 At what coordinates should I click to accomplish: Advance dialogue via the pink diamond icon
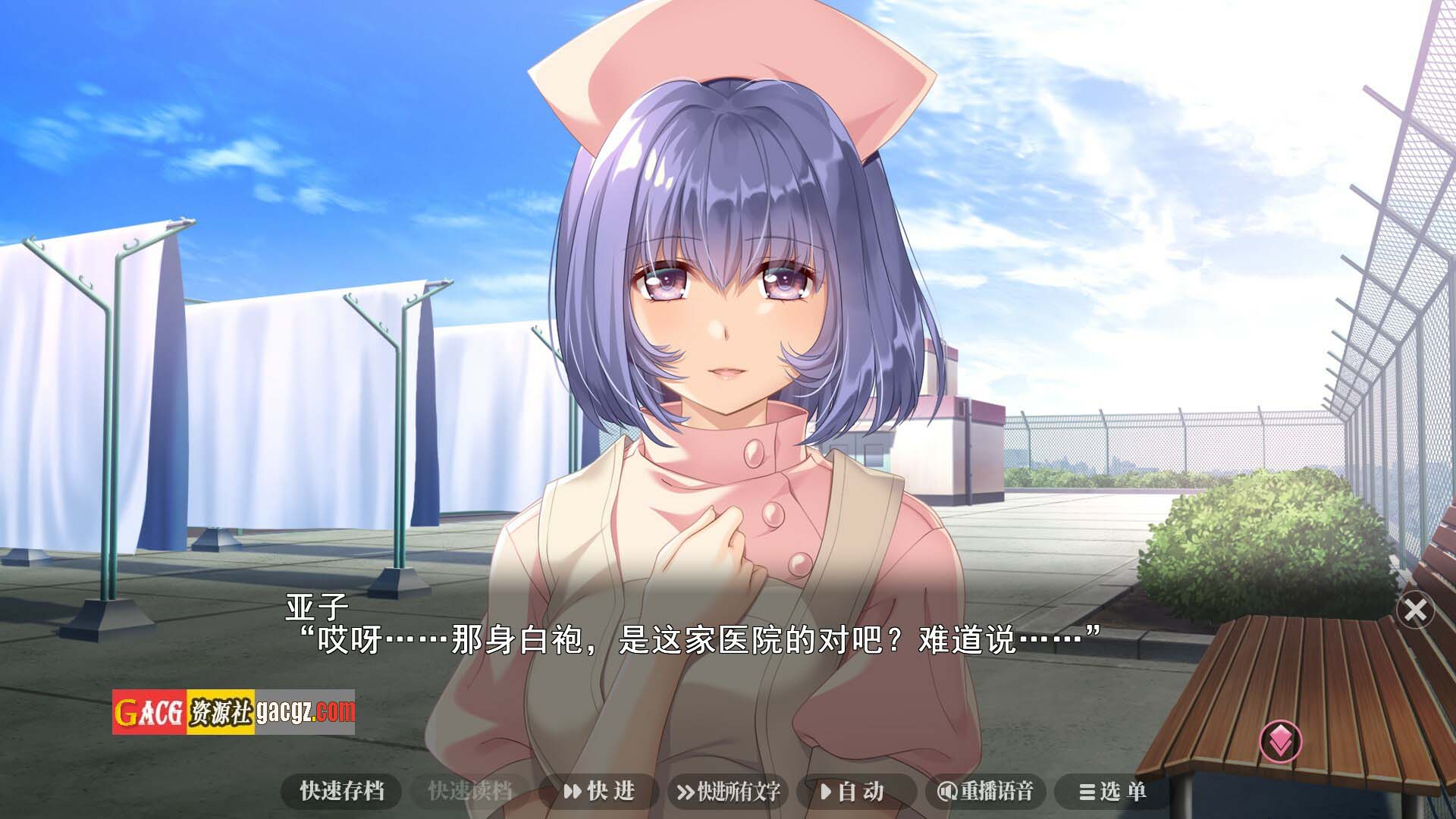tap(1281, 741)
